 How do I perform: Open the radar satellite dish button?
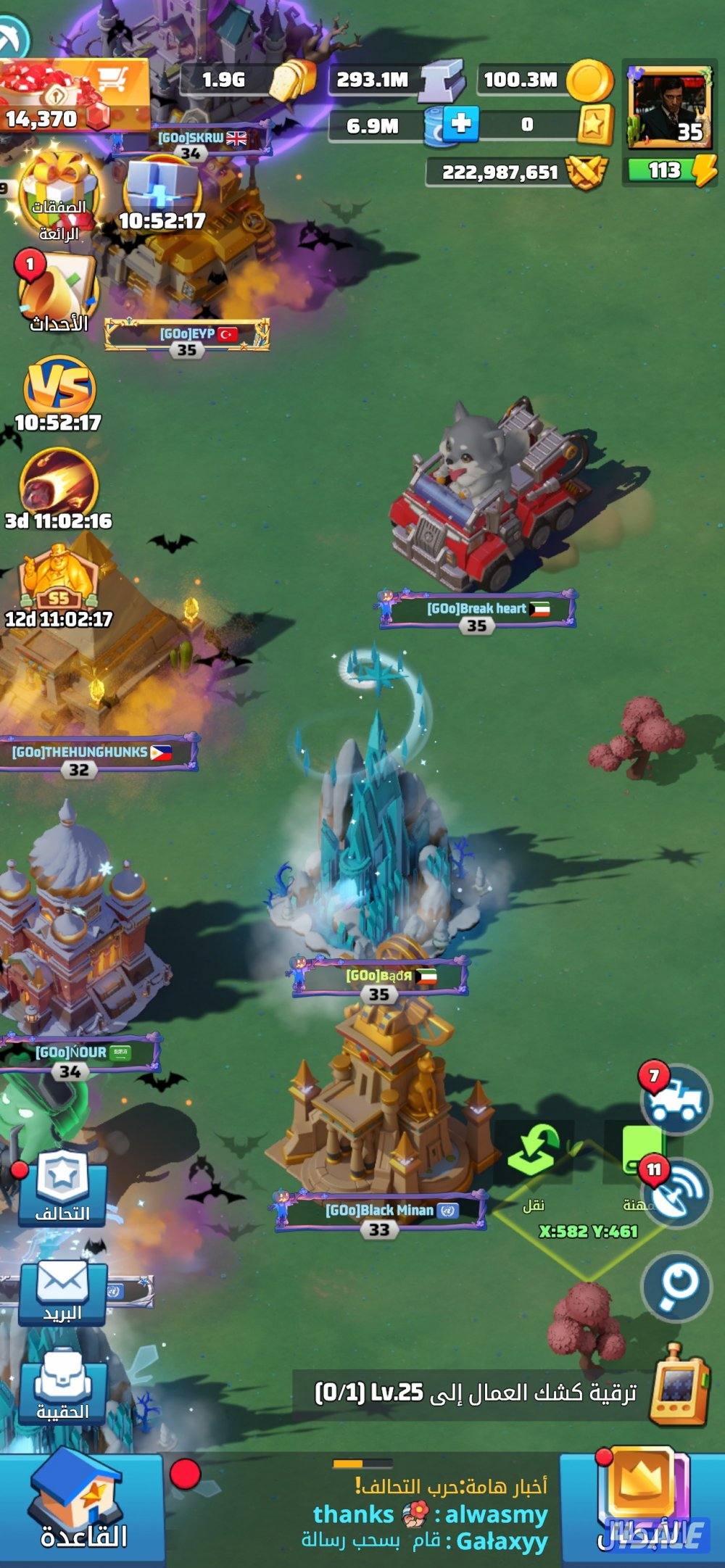tap(676, 1192)
